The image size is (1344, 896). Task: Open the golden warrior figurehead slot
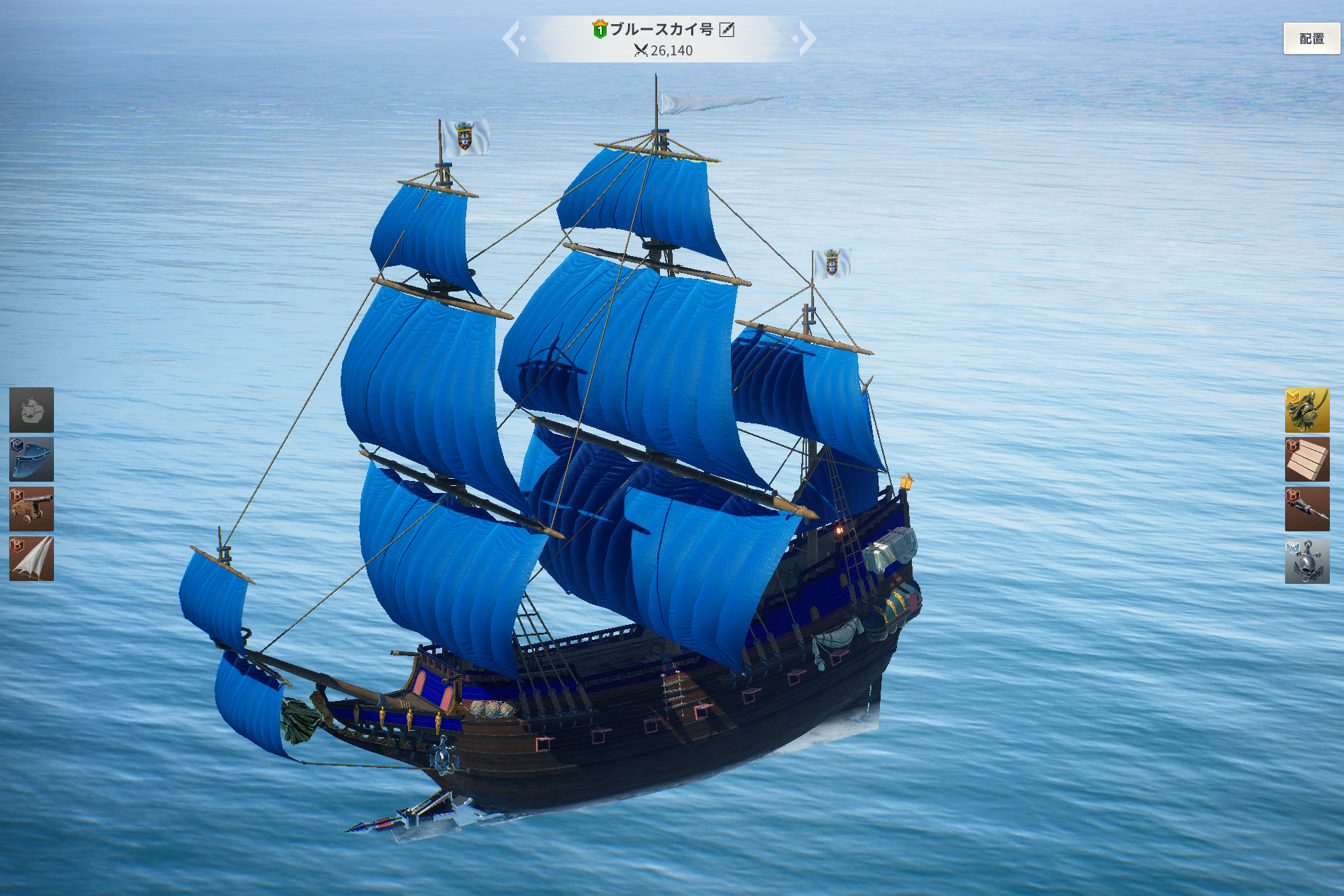(1307, 410)
